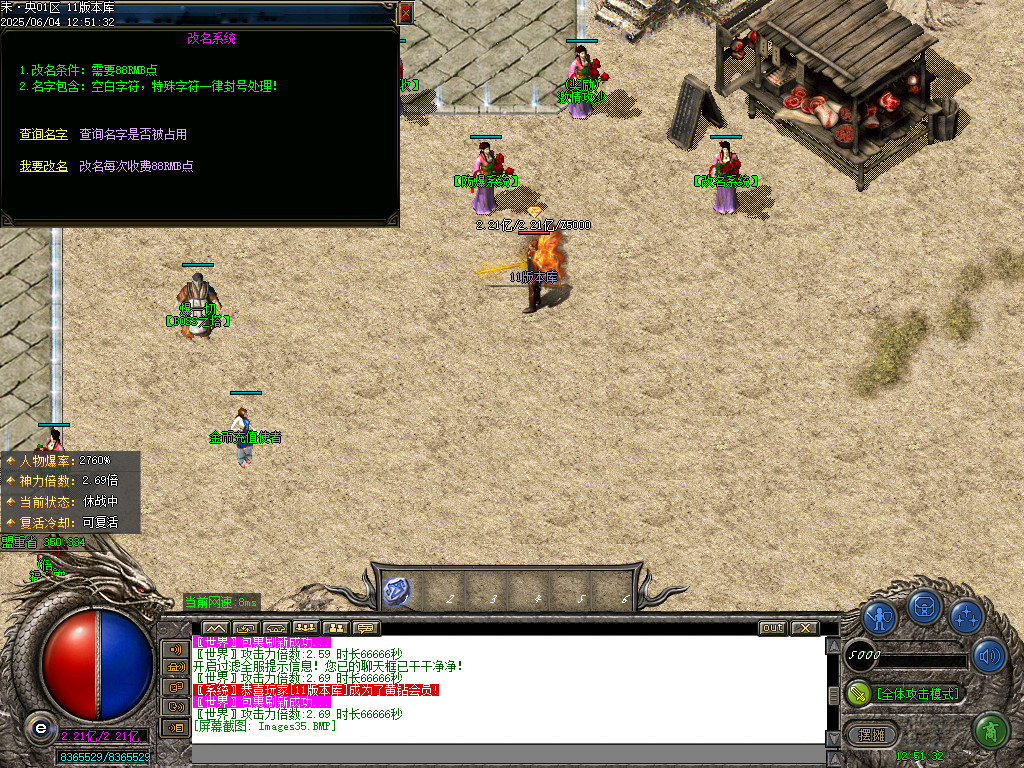Screen dimensions: 1024x768
Task: Select the mountain-shaped chat tab button
Action: tap(216, 628)
